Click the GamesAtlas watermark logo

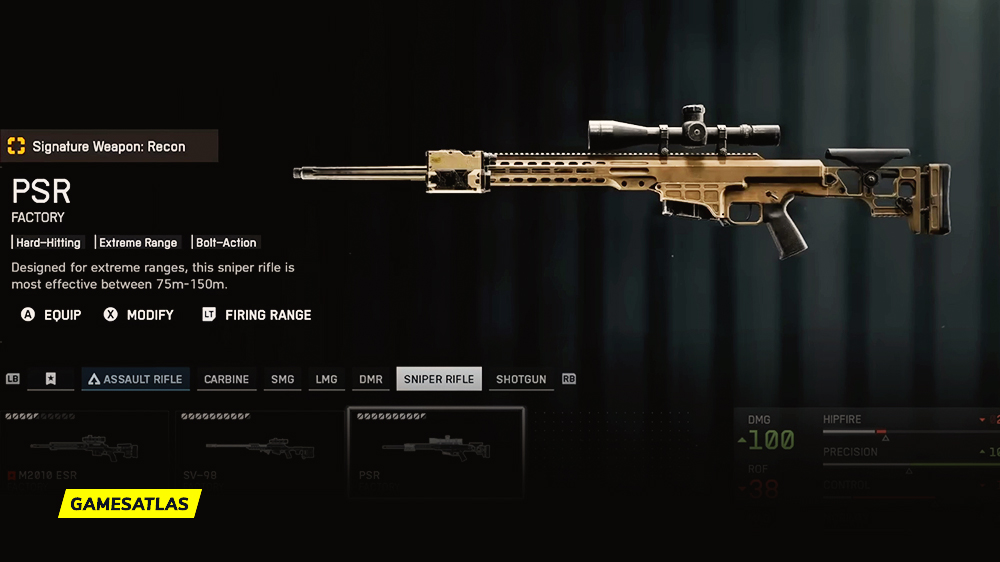click(130, 504)
